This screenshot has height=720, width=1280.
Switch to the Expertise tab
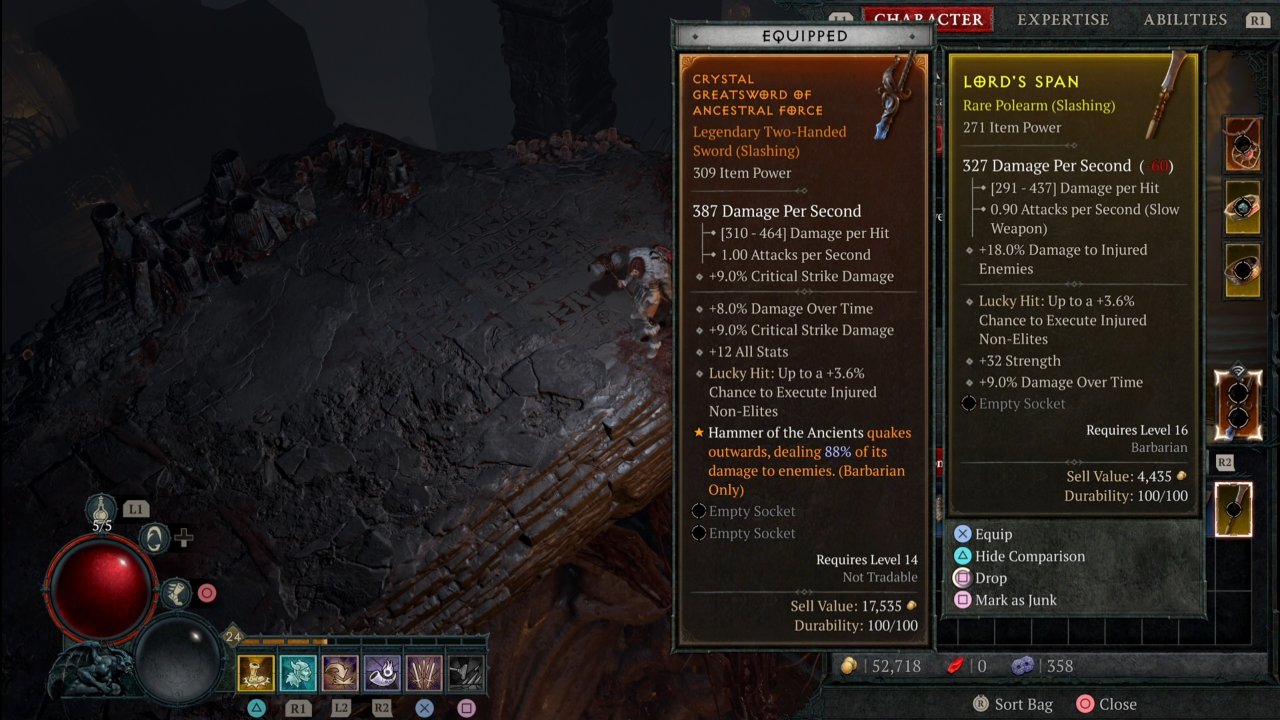point(1063,19)
